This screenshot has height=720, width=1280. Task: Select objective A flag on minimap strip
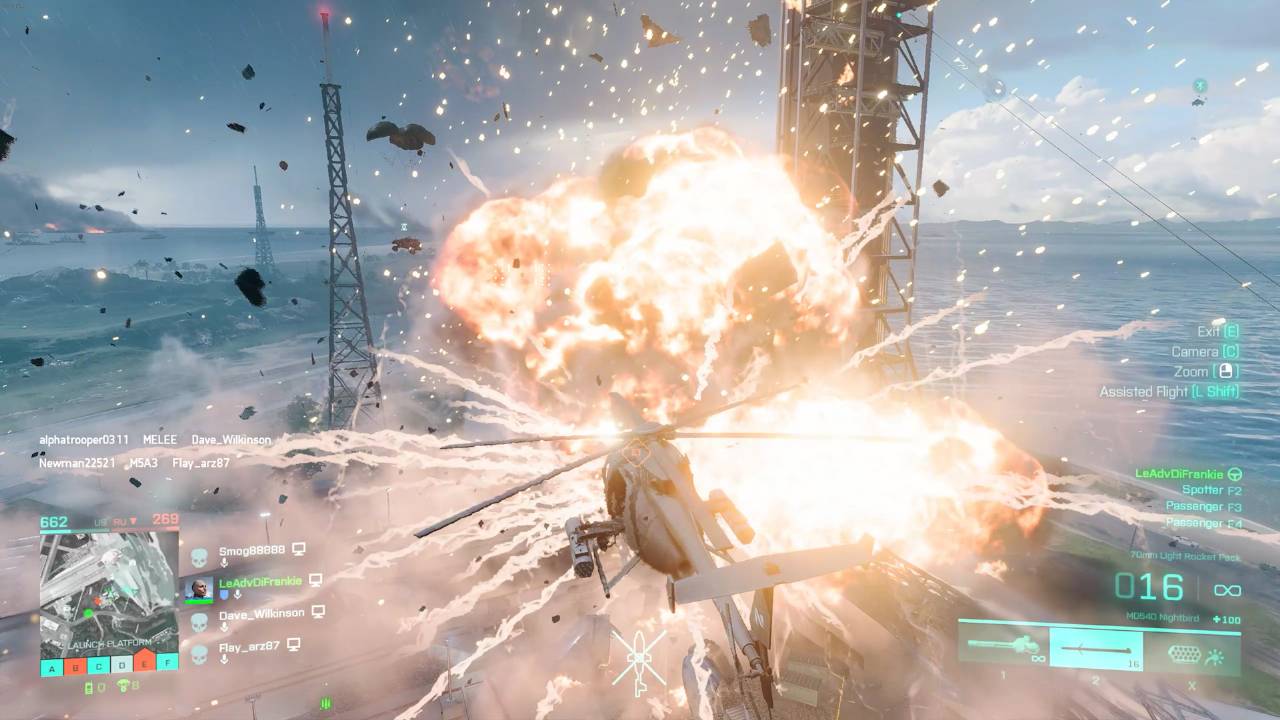point(51,665)
